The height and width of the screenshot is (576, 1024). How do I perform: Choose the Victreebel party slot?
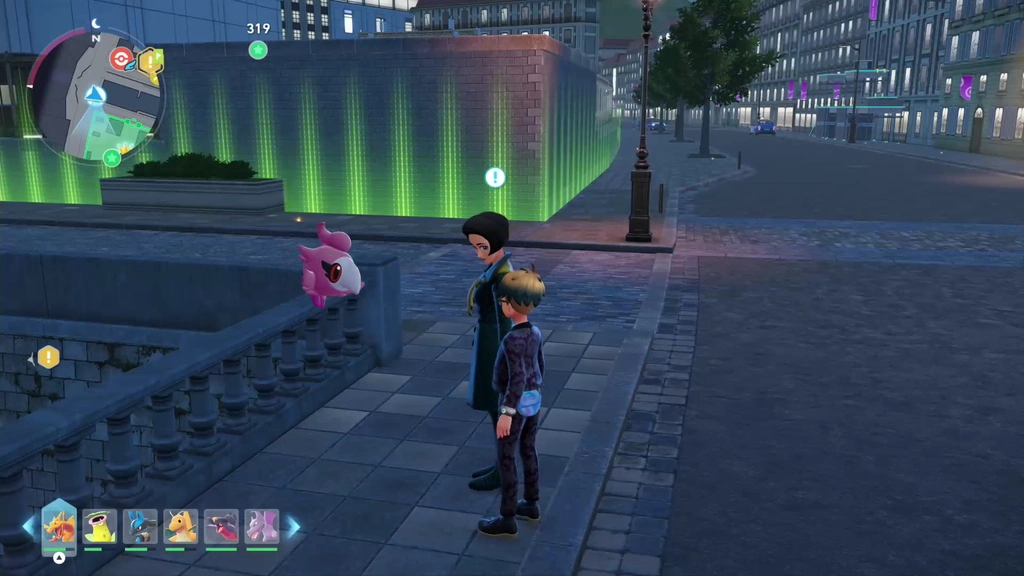100,526
